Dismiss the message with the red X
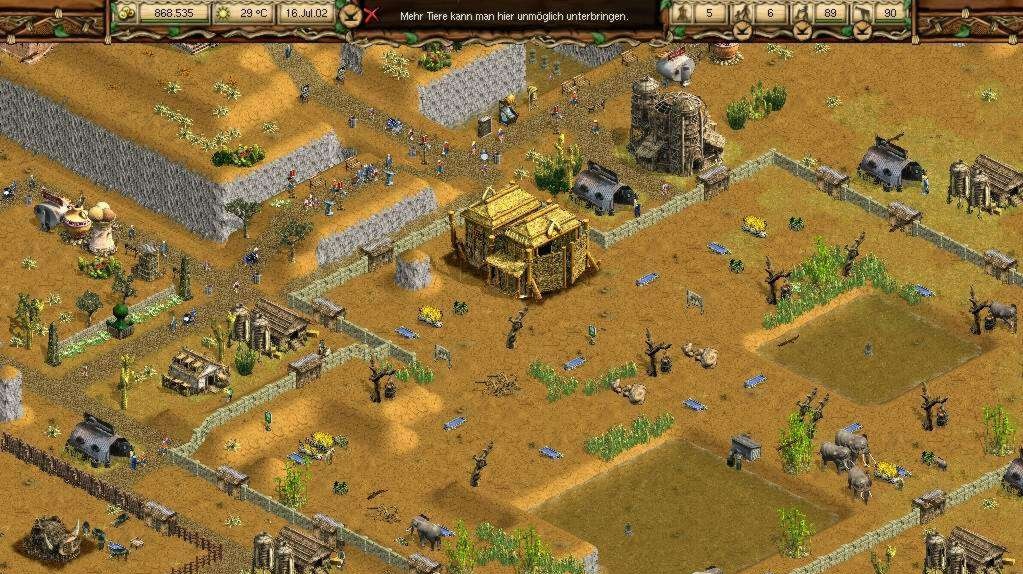1023x574 pixels. coord(372,15)
